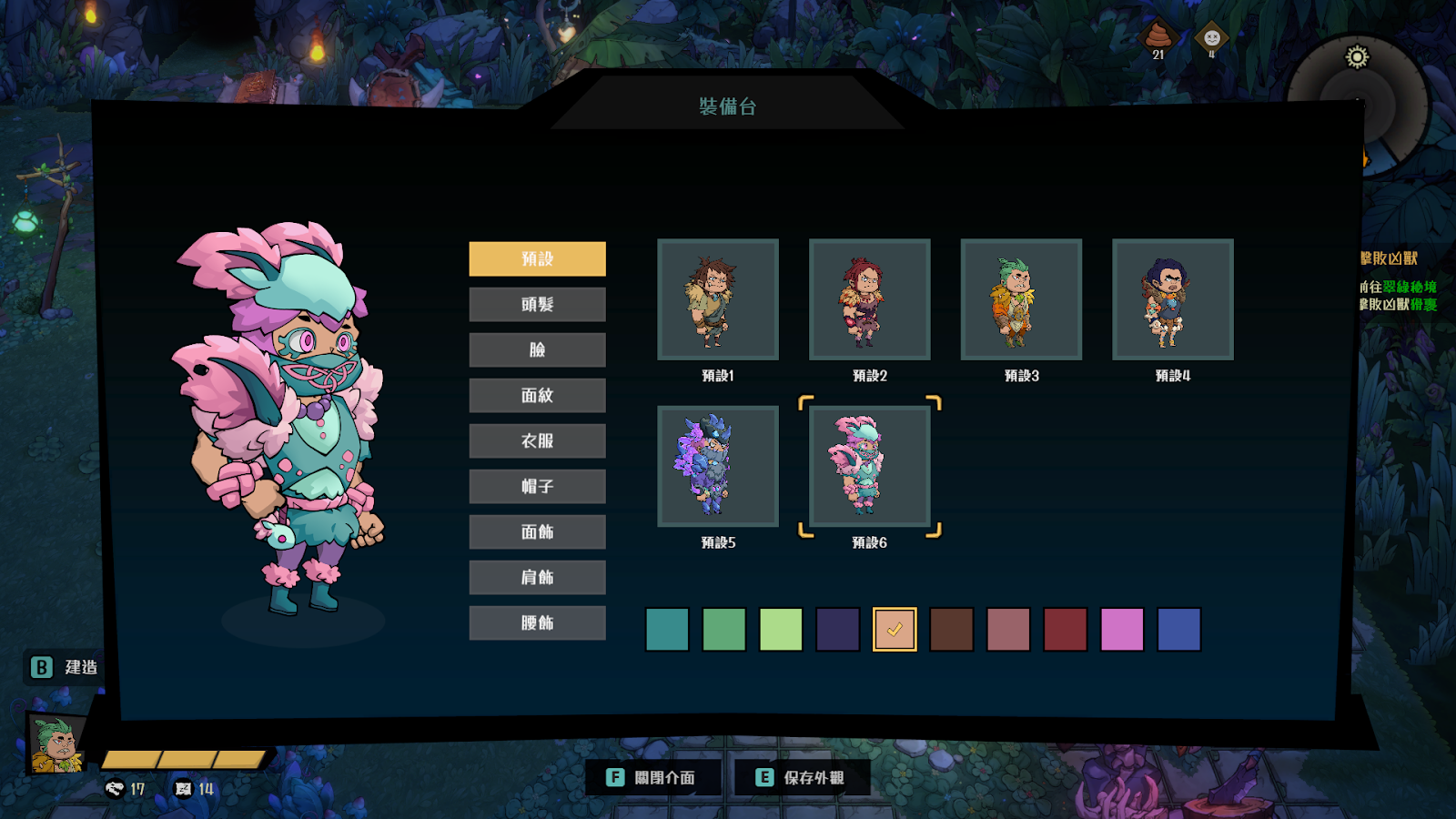Open the 衣服 clothes category
The height and width of the screenshot is (819, 1456).
537,440
